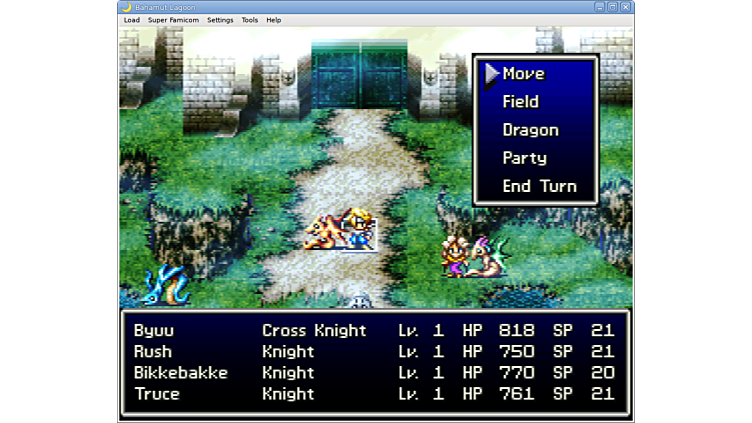This screenshot has height=423, width=752.
Task: Open the Tools menu
Action: click(250, 20)
